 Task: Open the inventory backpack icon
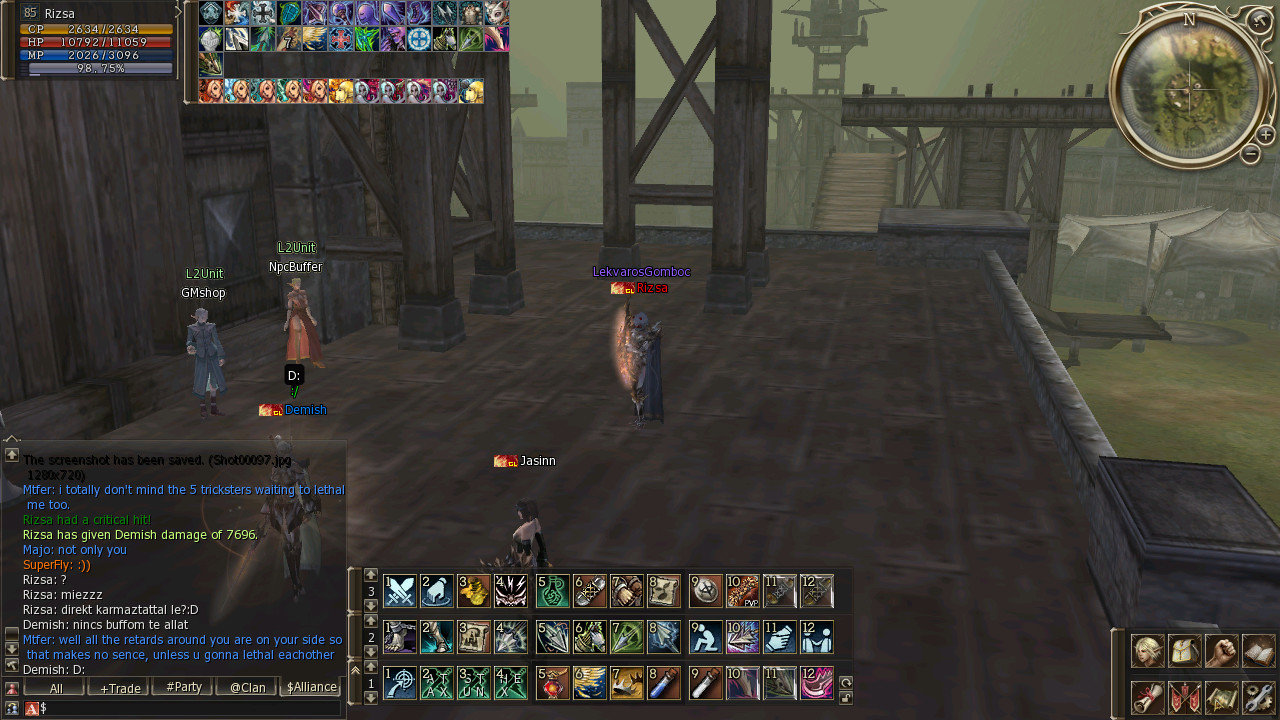tap(1184, 651)
